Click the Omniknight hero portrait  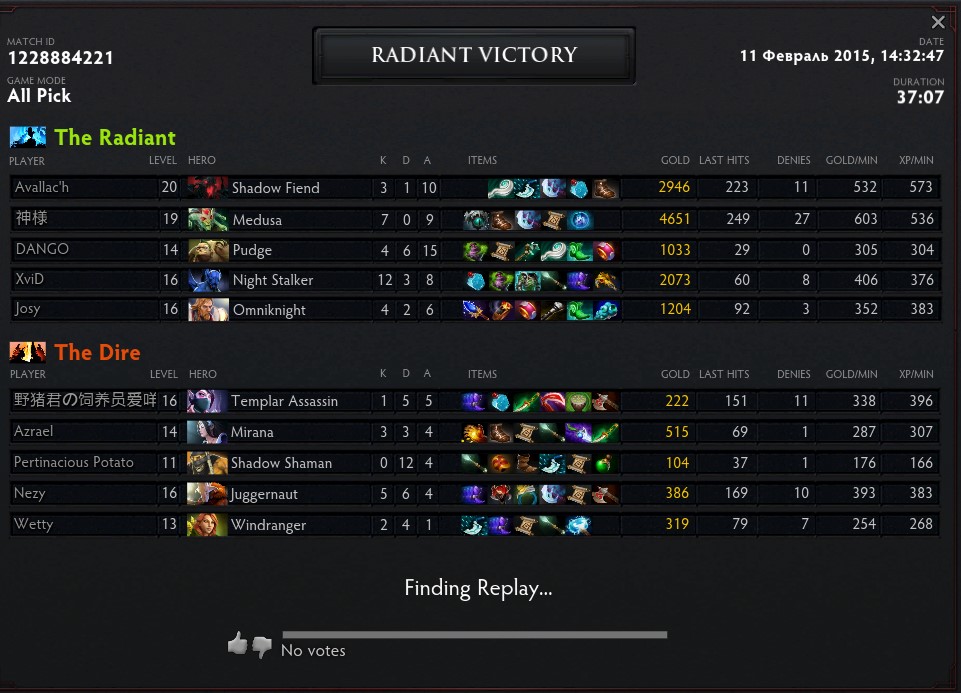207,310
